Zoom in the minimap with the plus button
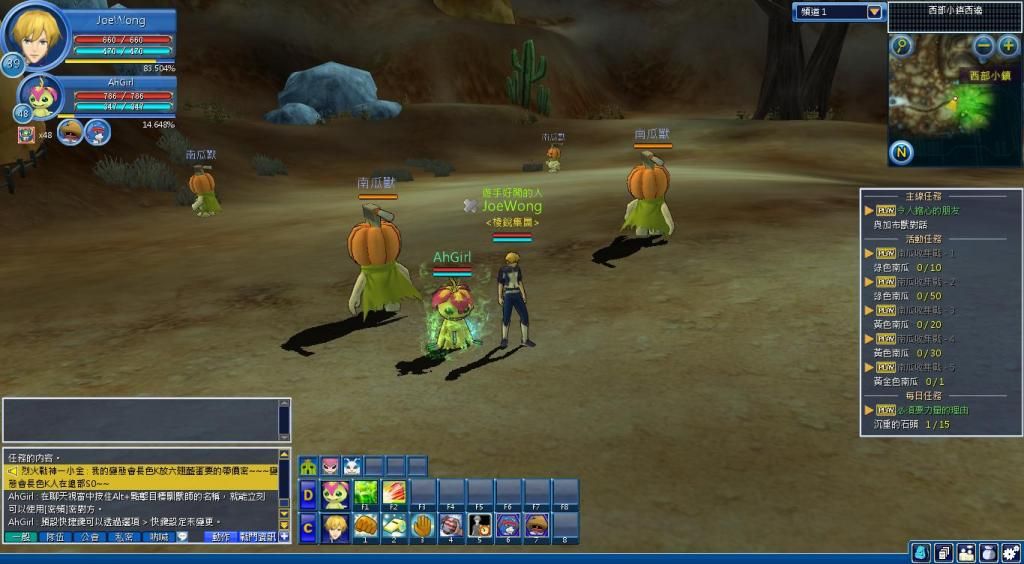Viewport: 1024px width, 564px height. [1008, 46]
